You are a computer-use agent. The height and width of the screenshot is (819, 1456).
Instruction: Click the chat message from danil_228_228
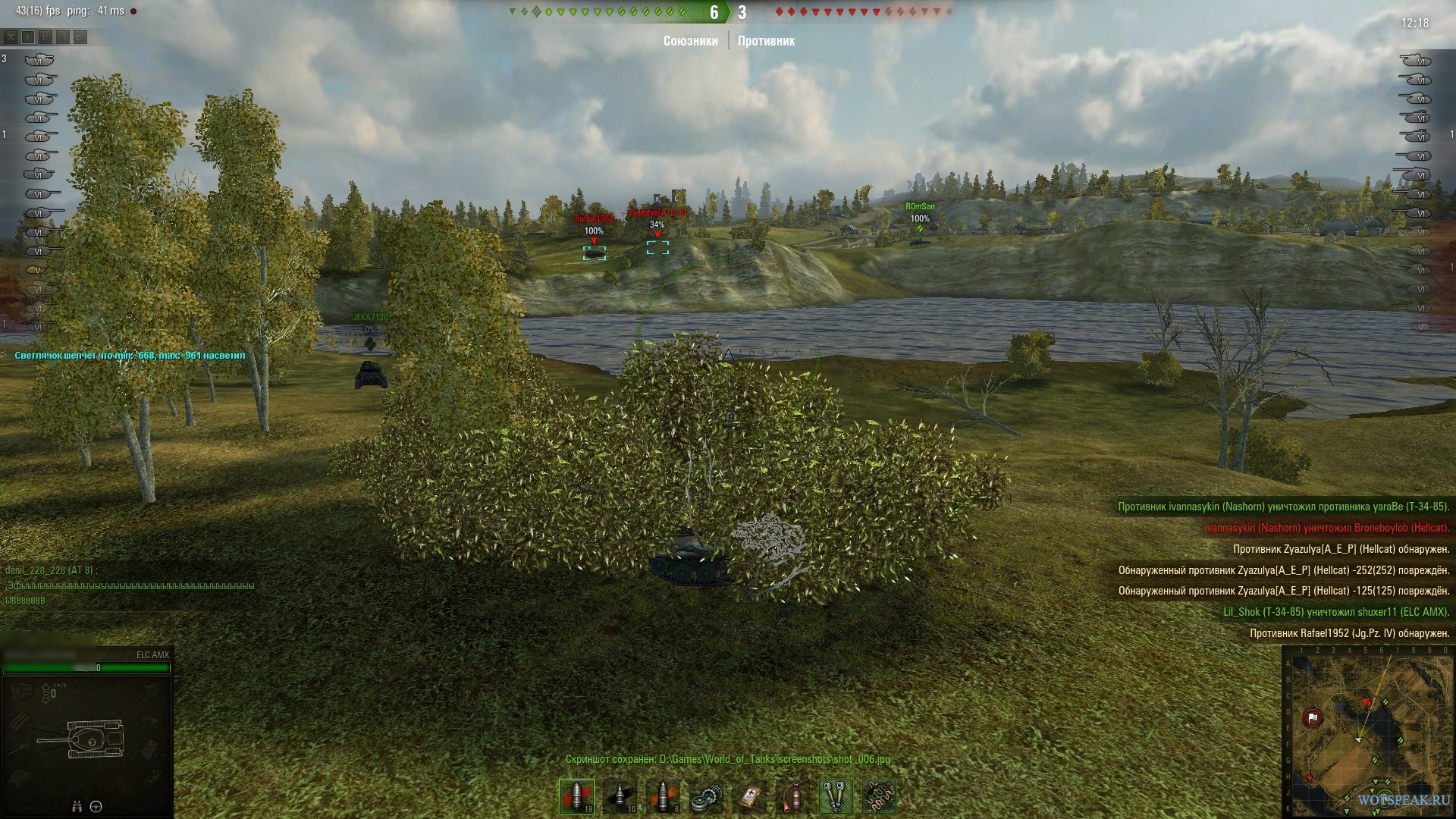point(129,585)
